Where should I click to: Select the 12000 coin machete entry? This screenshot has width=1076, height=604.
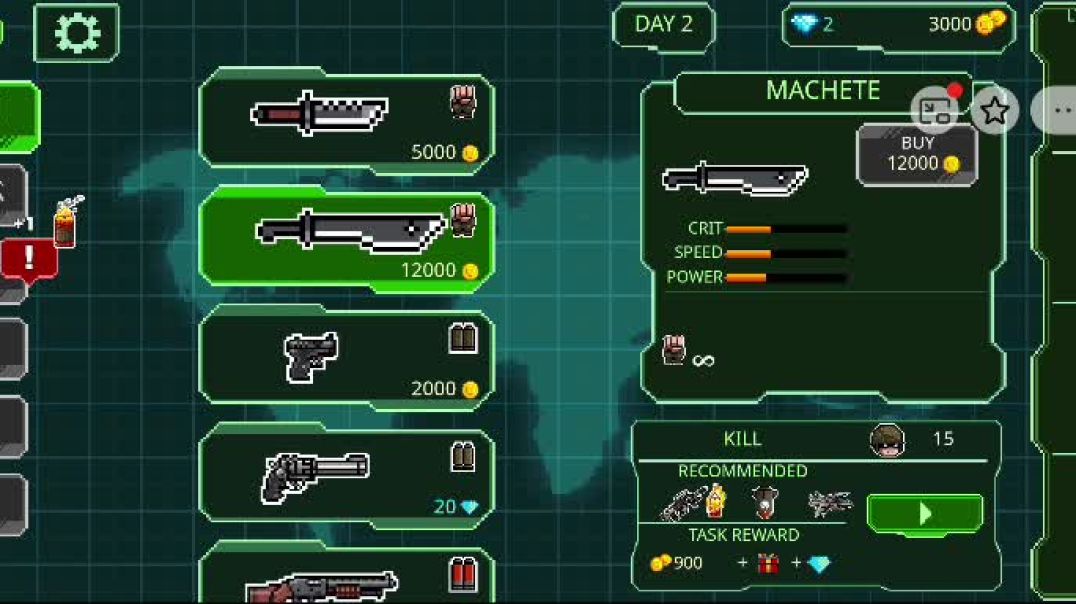(x=346, y=240)
